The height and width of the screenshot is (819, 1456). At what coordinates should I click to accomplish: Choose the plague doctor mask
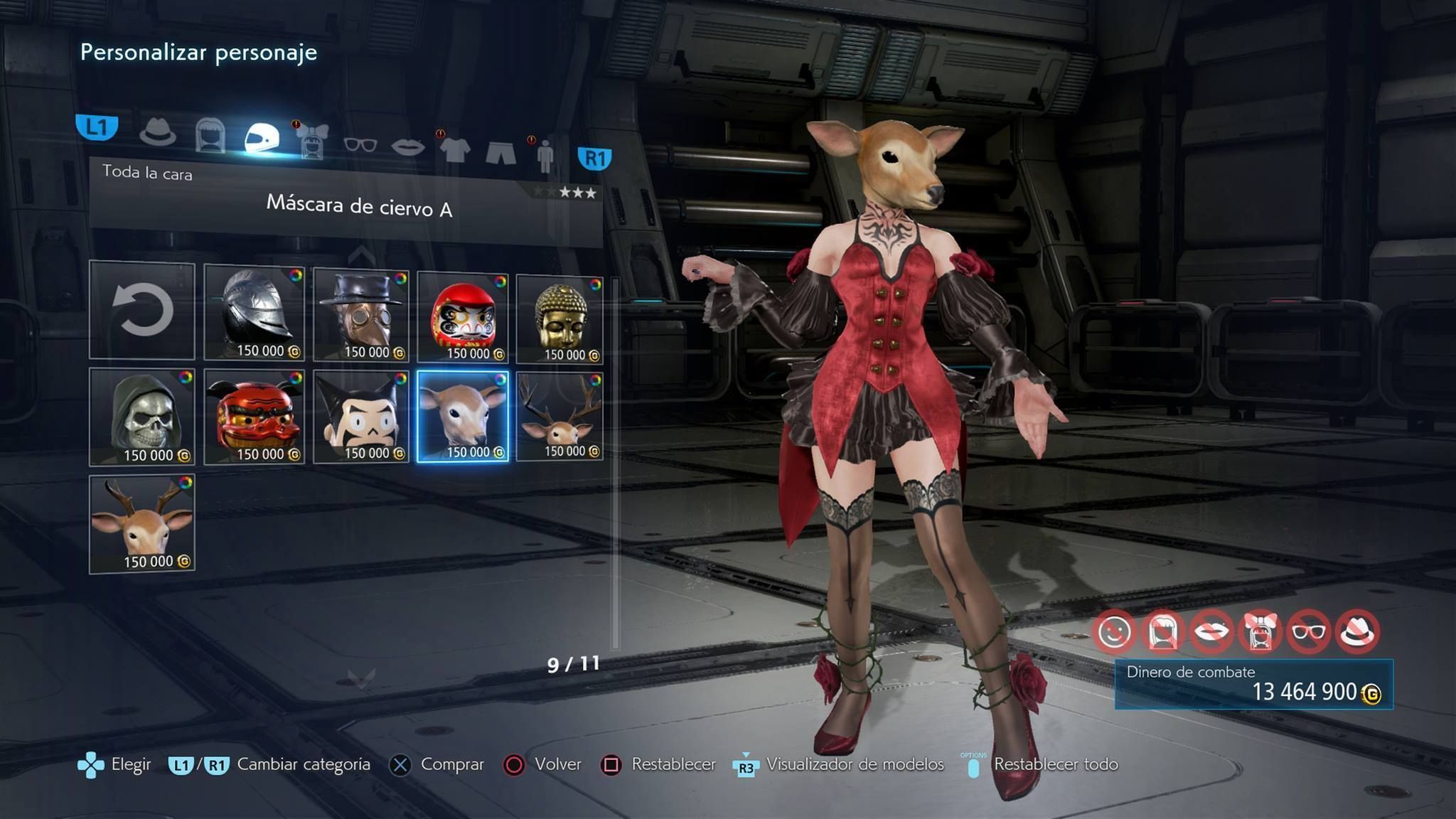pyautogui.click(x=361, y=314)
